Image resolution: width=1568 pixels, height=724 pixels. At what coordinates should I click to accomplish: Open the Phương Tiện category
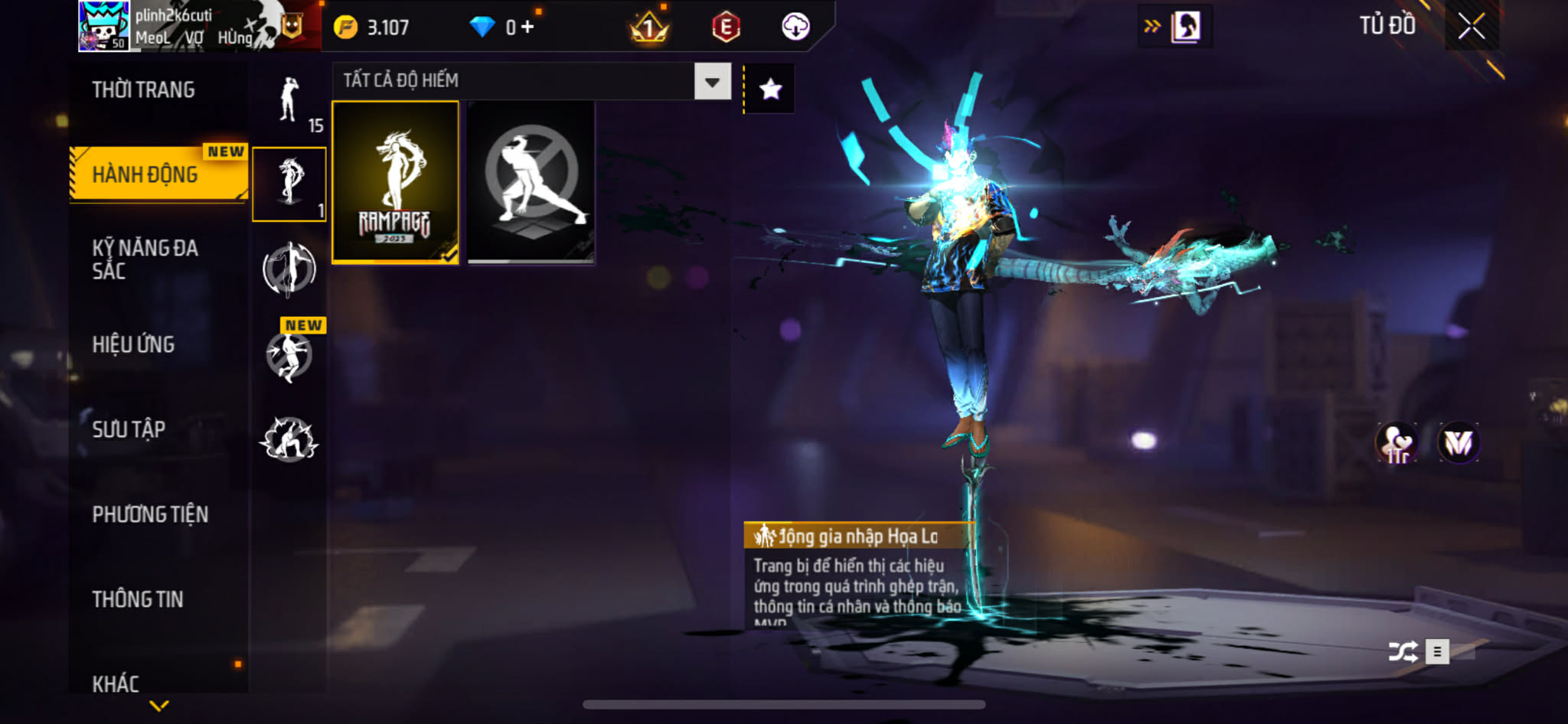[150, 514]
